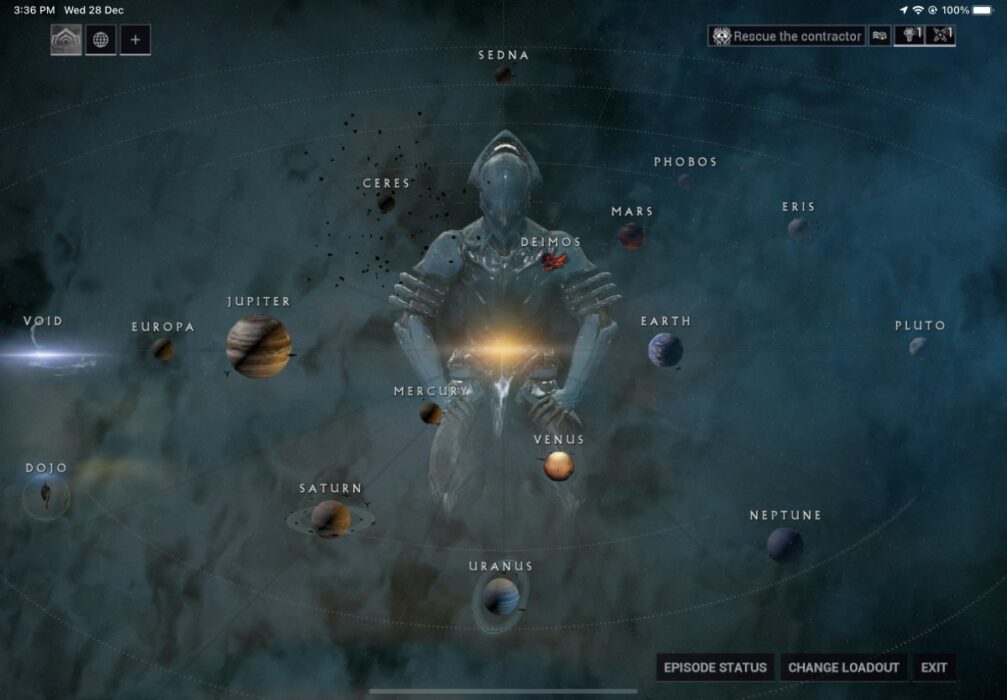Choose Jupiter on the star chart

pyautogui.click(x=258, y=346)
